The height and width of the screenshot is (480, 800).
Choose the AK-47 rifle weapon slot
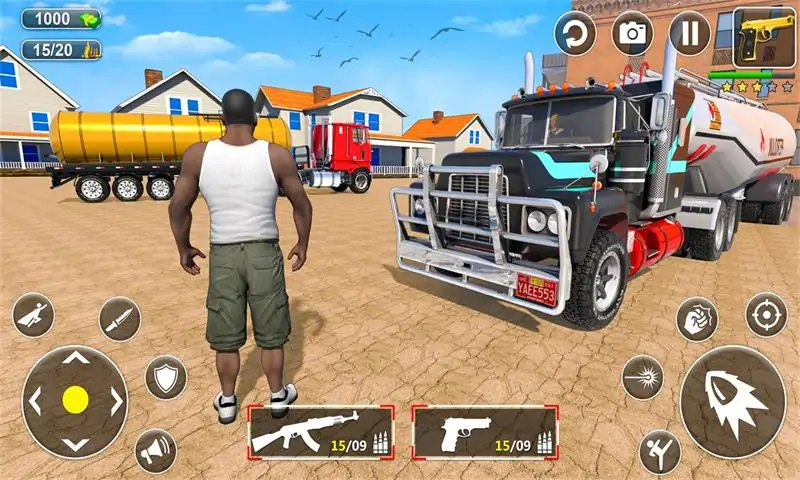point(320,432)
